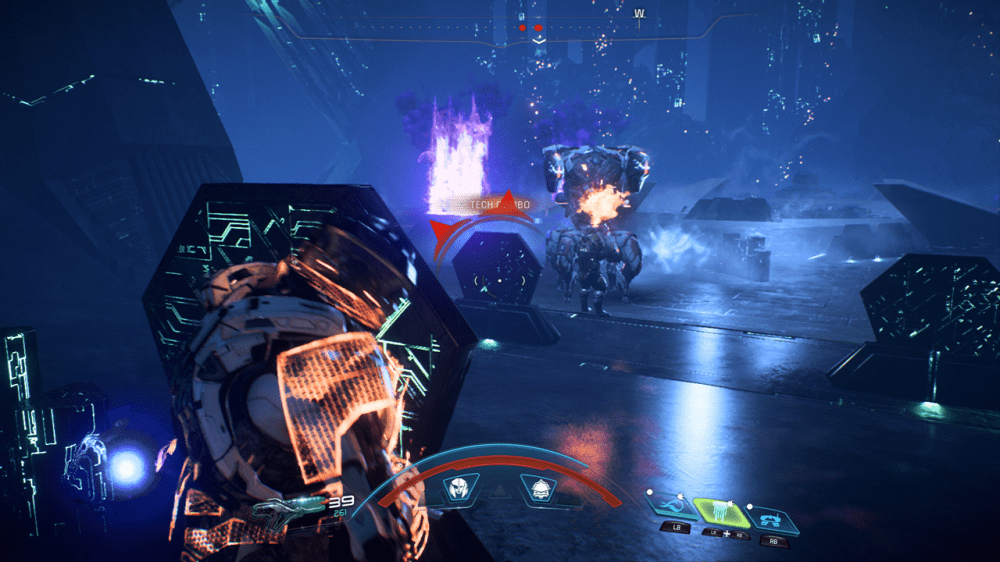
Task: Activate the highlighted green middle power
Action: click(720, 511)
